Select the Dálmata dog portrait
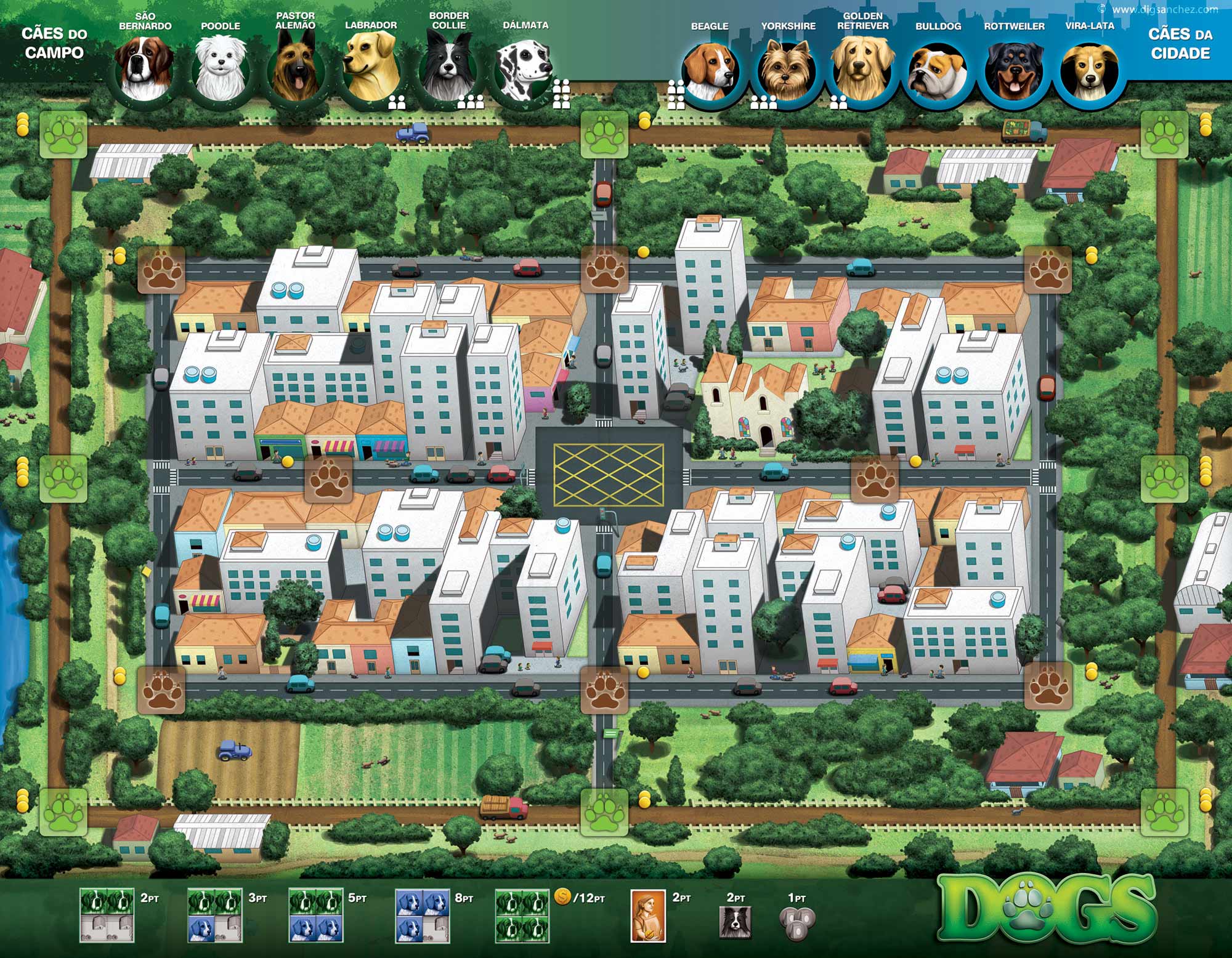The width and height of the screenshot is (1232, 958). click(x=523, y=71)
